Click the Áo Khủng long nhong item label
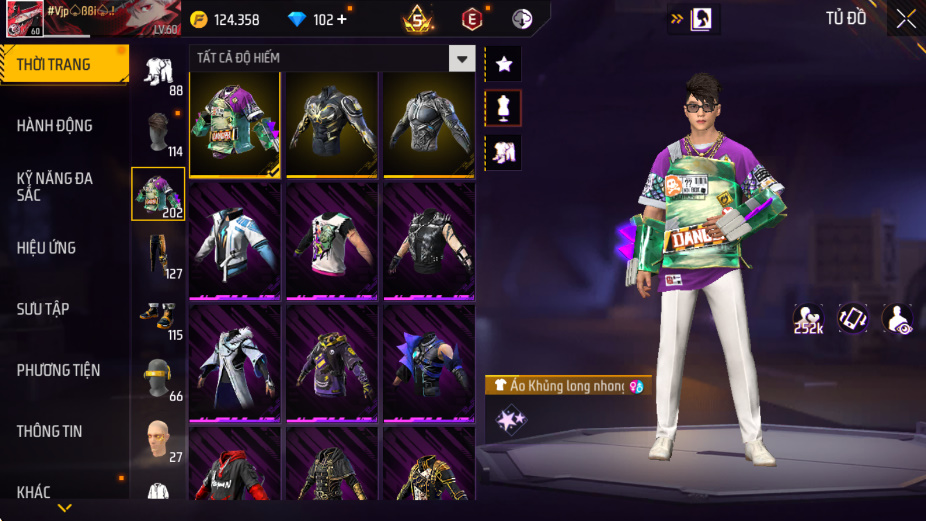This screenshot has width=926, height=521. [x=566, y=386]
